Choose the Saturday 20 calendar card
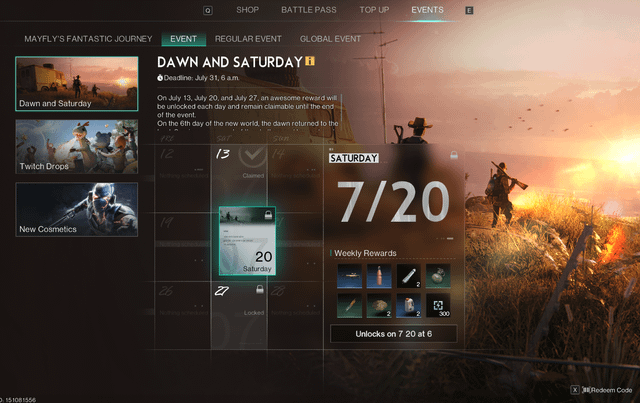Screen dimensions: 640x403 click(x=247, y=241)
